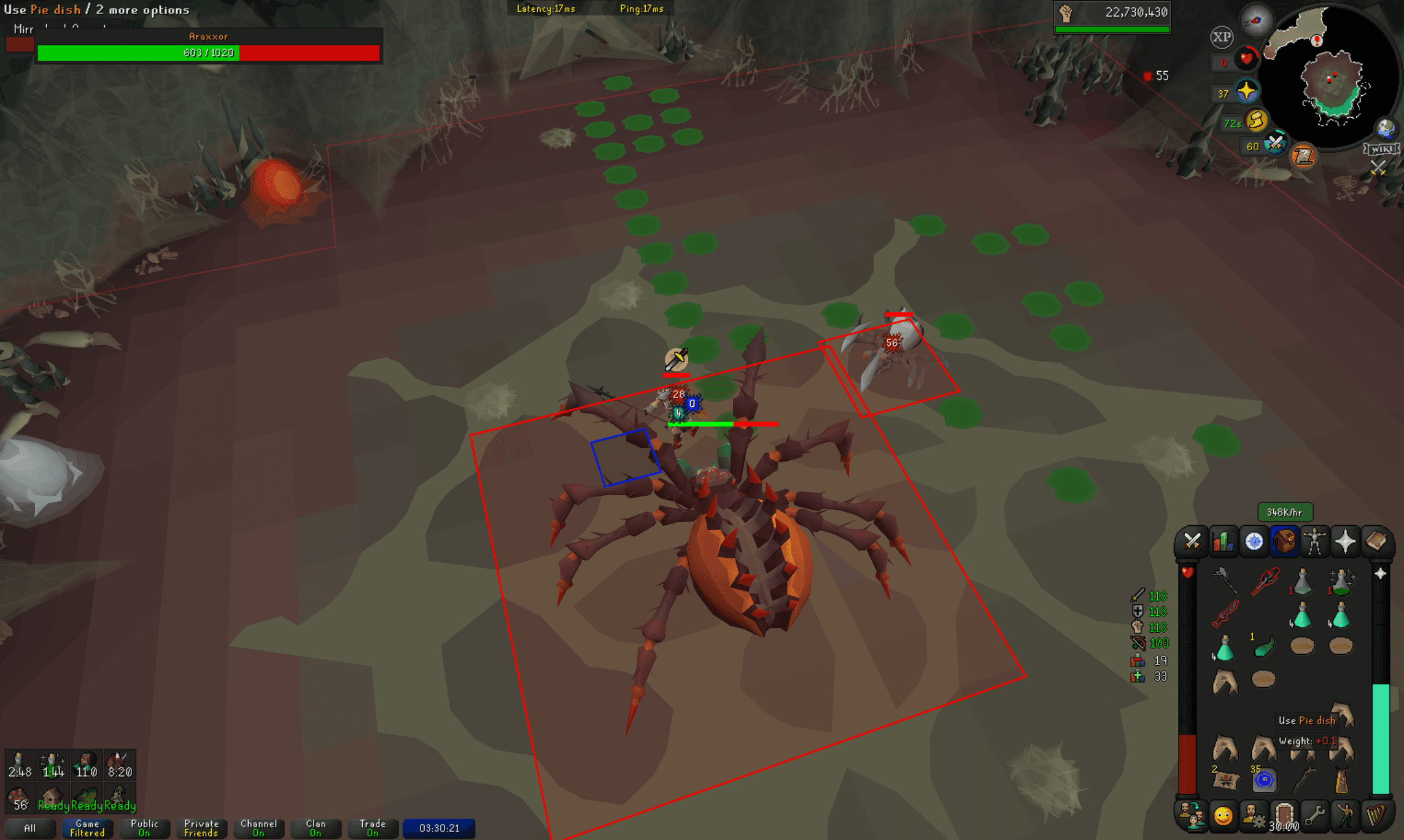
Task: Toggle Trade chat off
Action: [x=373, y=828]
